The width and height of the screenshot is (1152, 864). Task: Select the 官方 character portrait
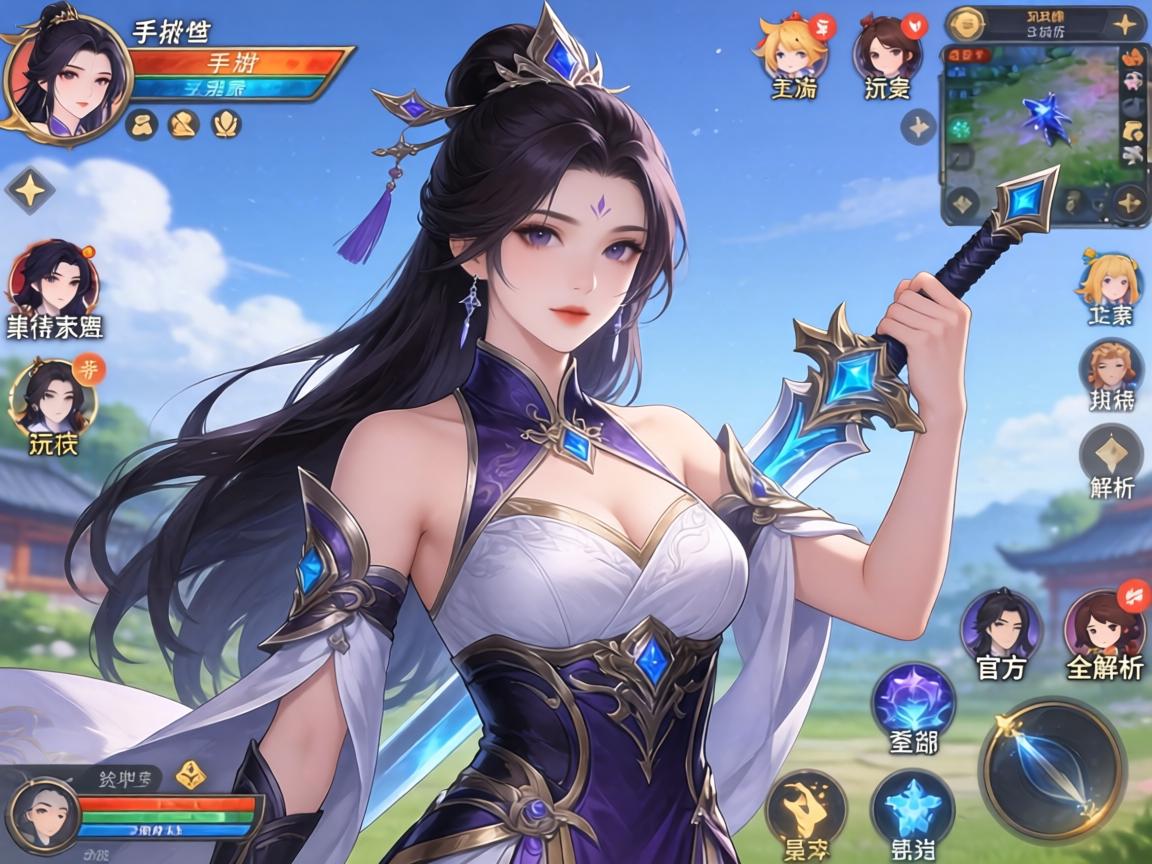coord(1001,624)
